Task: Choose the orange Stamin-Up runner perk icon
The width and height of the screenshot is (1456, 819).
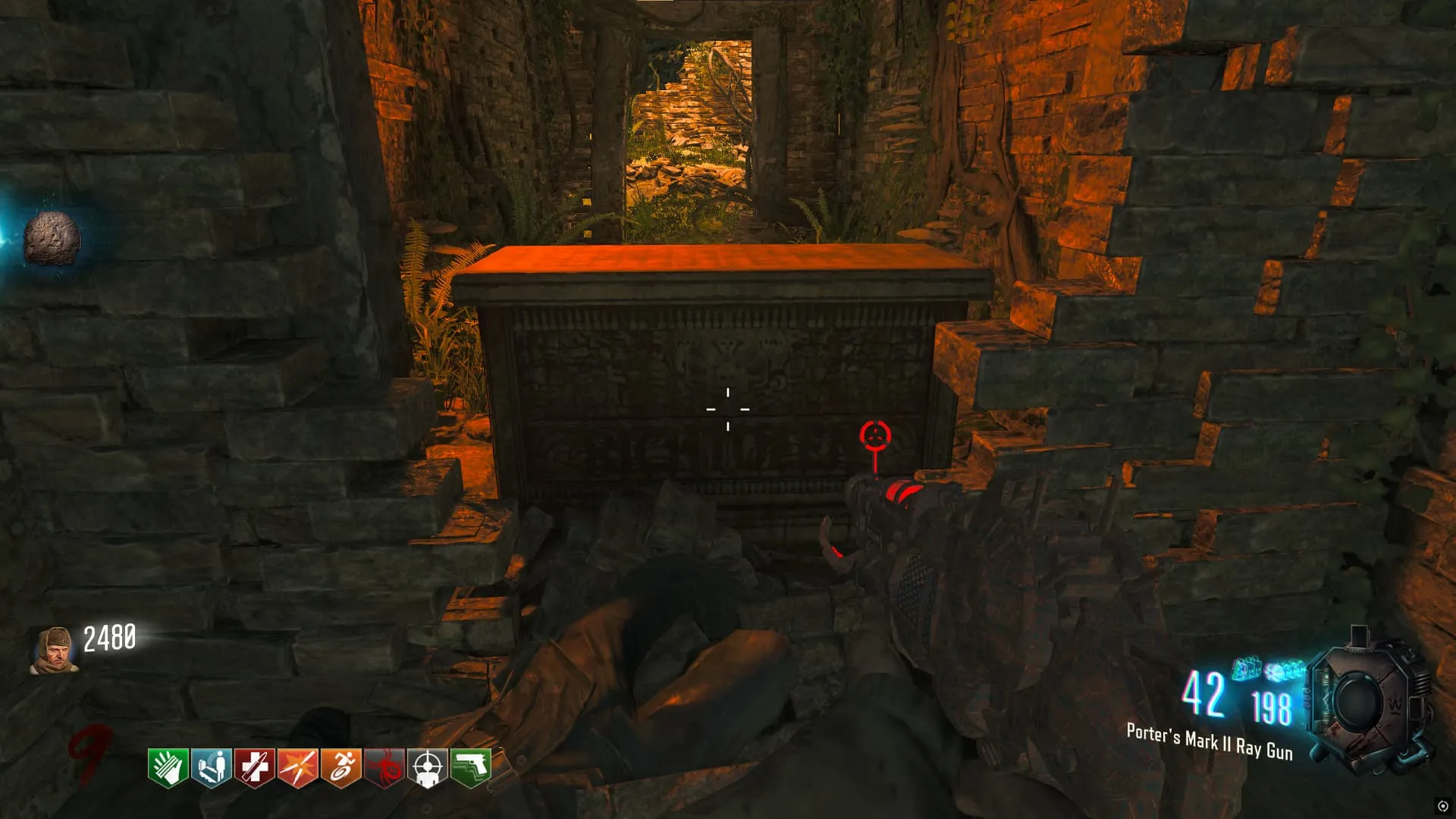Action: 340,767
